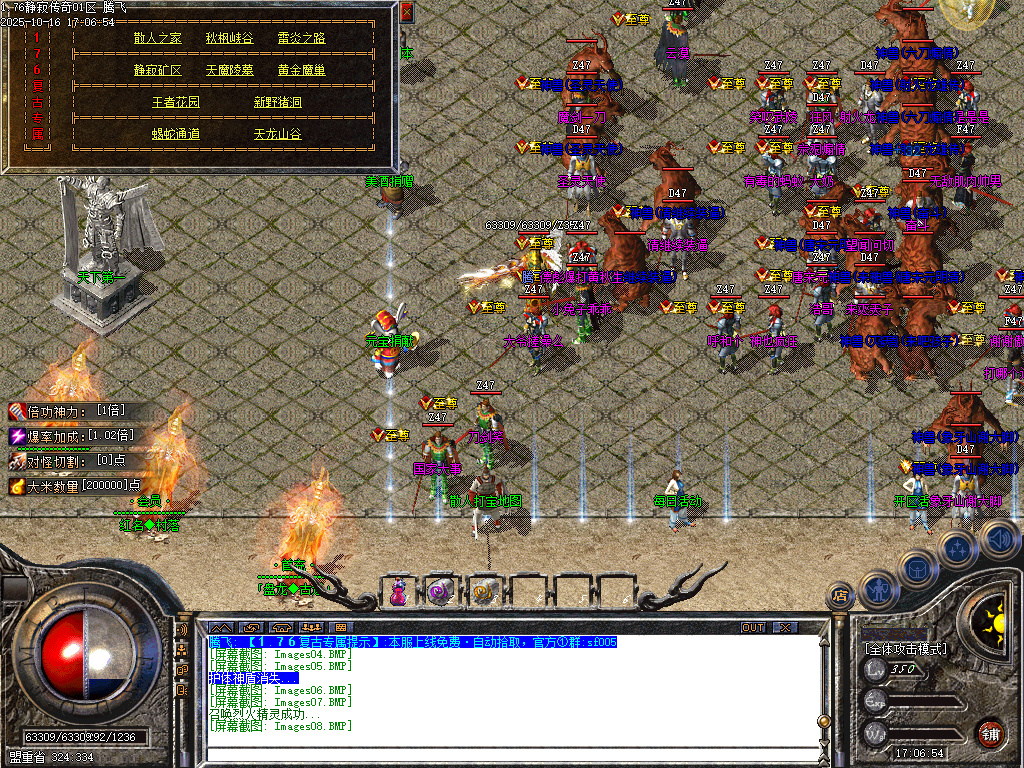
Task: Select the 静寂矿区 destination
Action: pyautogui.click(x=158, y=70)
